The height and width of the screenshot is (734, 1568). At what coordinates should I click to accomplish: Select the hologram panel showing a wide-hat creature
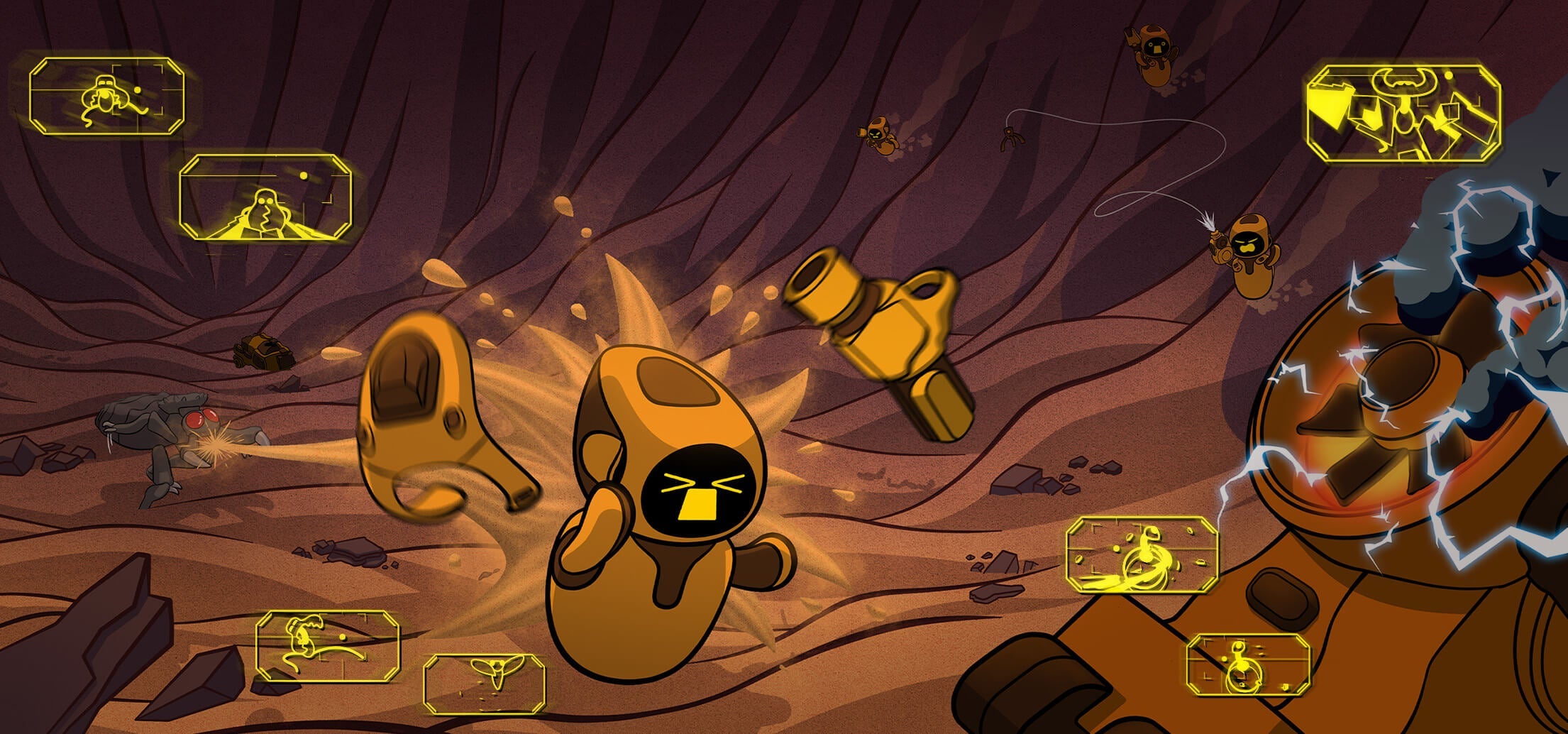[107, 97]
